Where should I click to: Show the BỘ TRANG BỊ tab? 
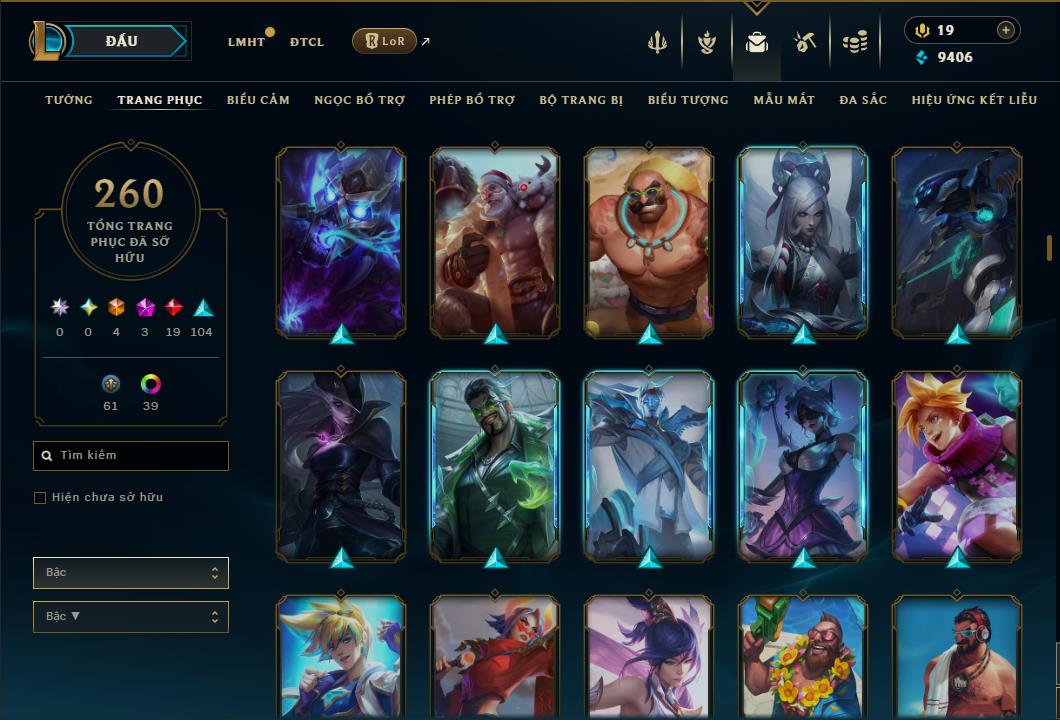(x=581, y=100)
